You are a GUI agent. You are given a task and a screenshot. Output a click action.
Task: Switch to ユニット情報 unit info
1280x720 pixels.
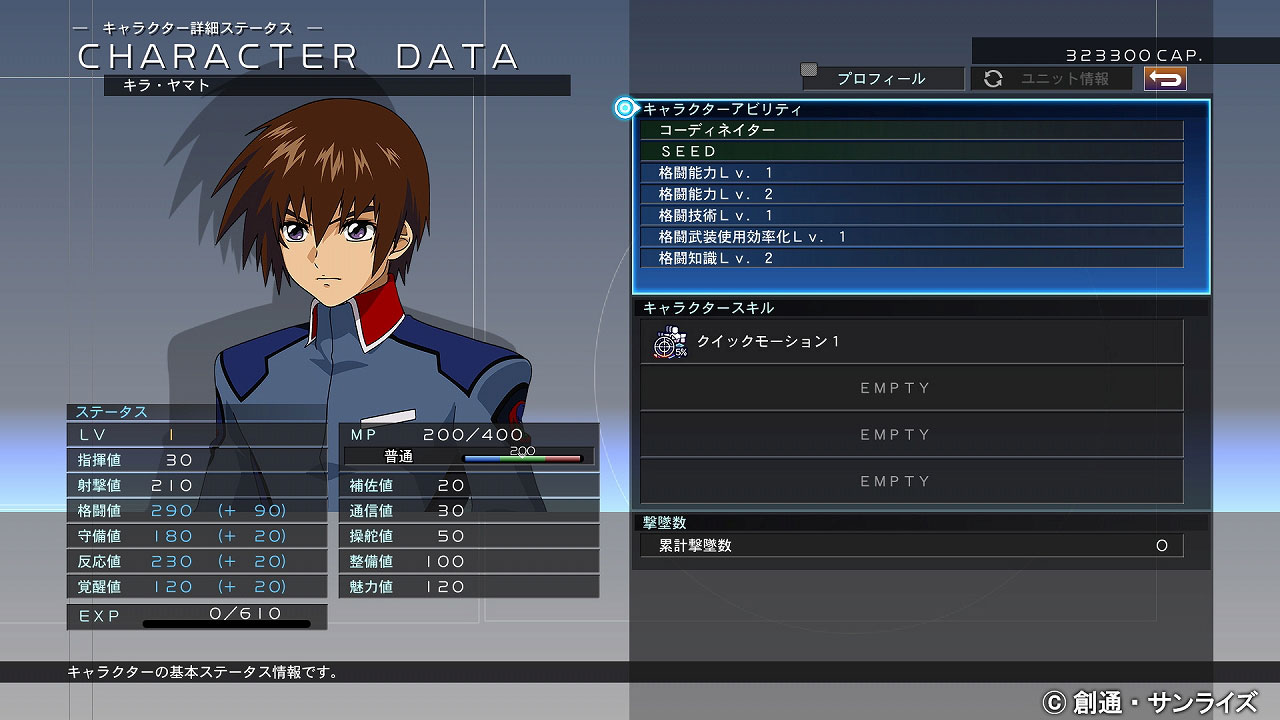click(x=1051, y=78)
